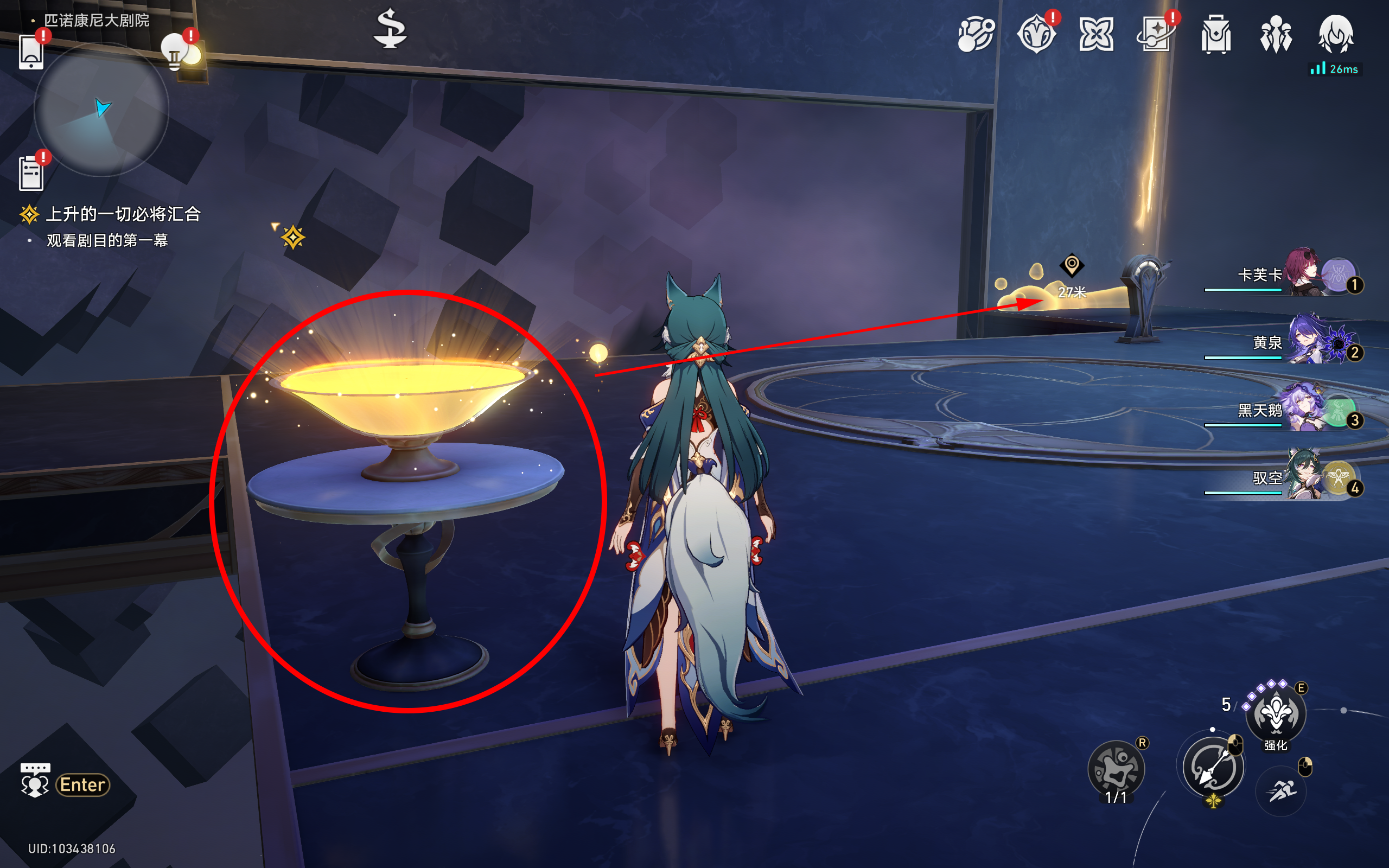Open the chat speech bubble icon
1389x868 pixels.
[35, 780]
